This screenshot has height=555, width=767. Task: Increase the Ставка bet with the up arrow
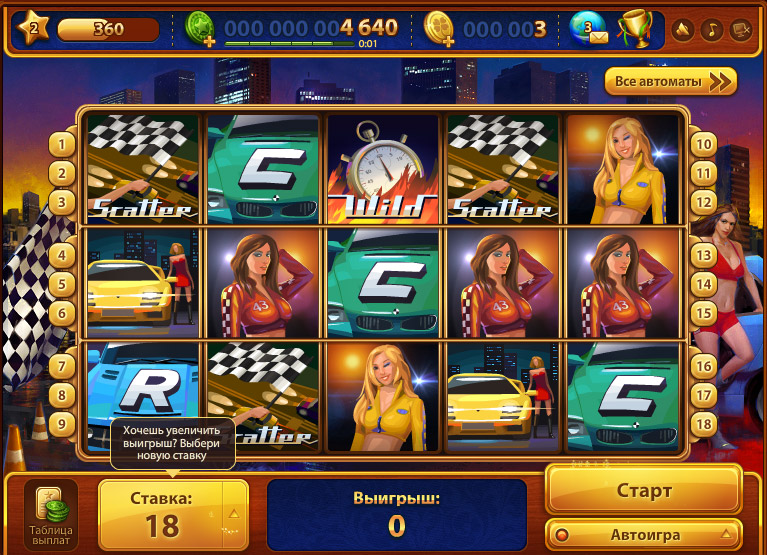tap(234, 511)
